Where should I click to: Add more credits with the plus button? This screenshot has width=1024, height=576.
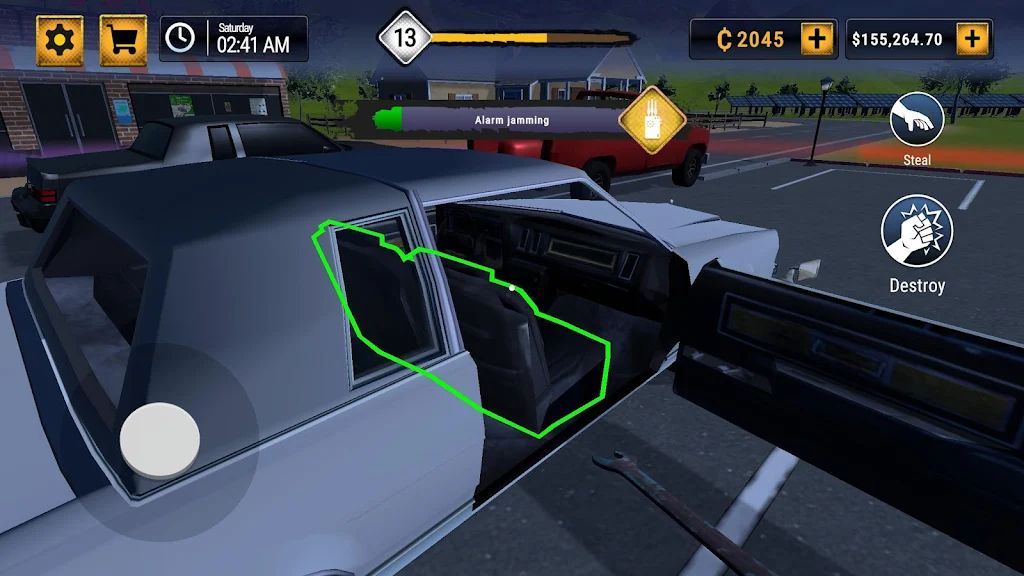point(817,39)
